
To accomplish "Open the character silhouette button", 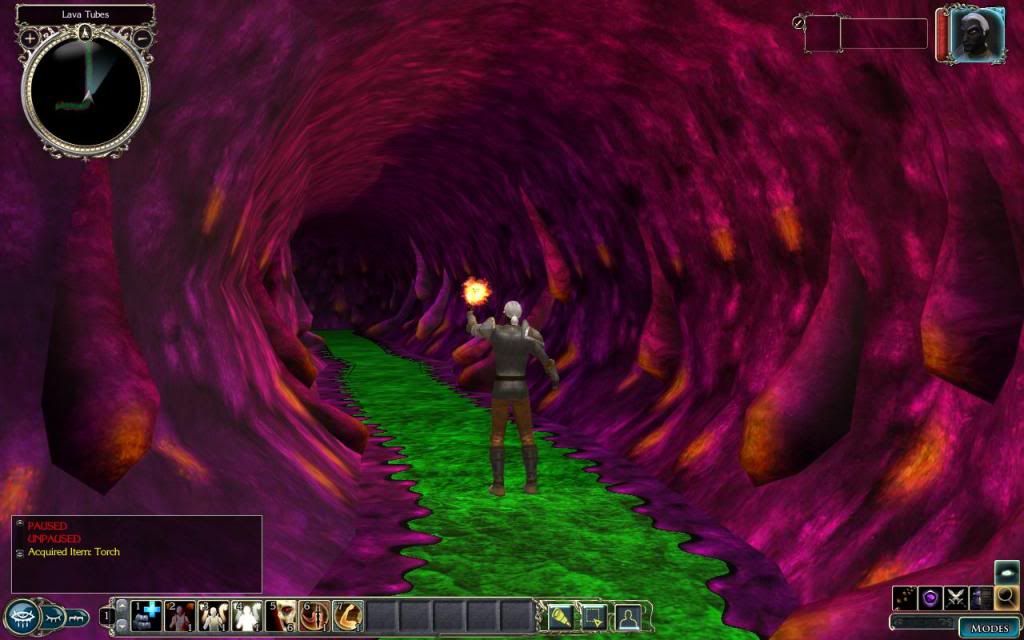I will tap(628, 616).
